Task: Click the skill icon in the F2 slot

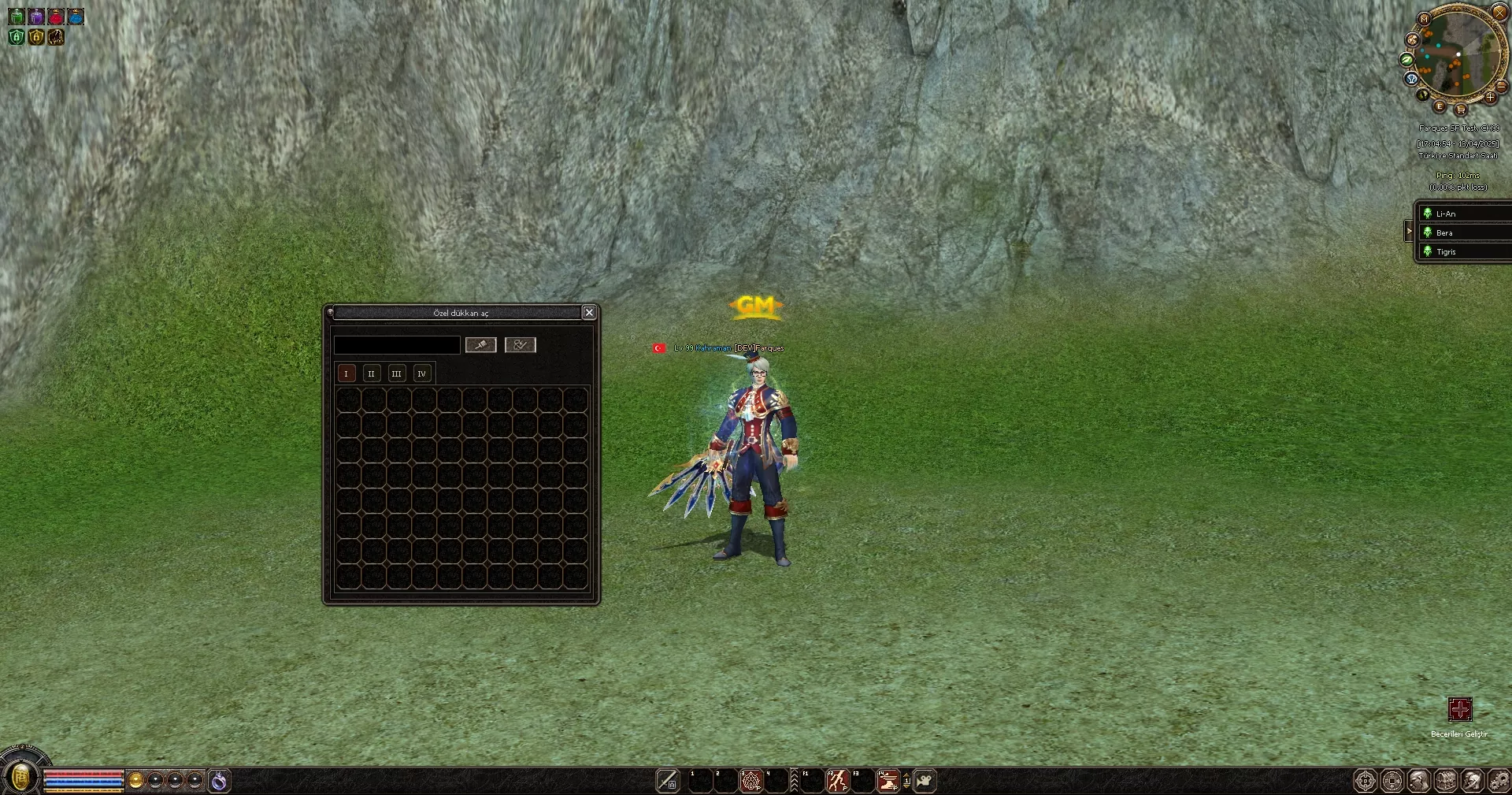Action: [837, 781]
